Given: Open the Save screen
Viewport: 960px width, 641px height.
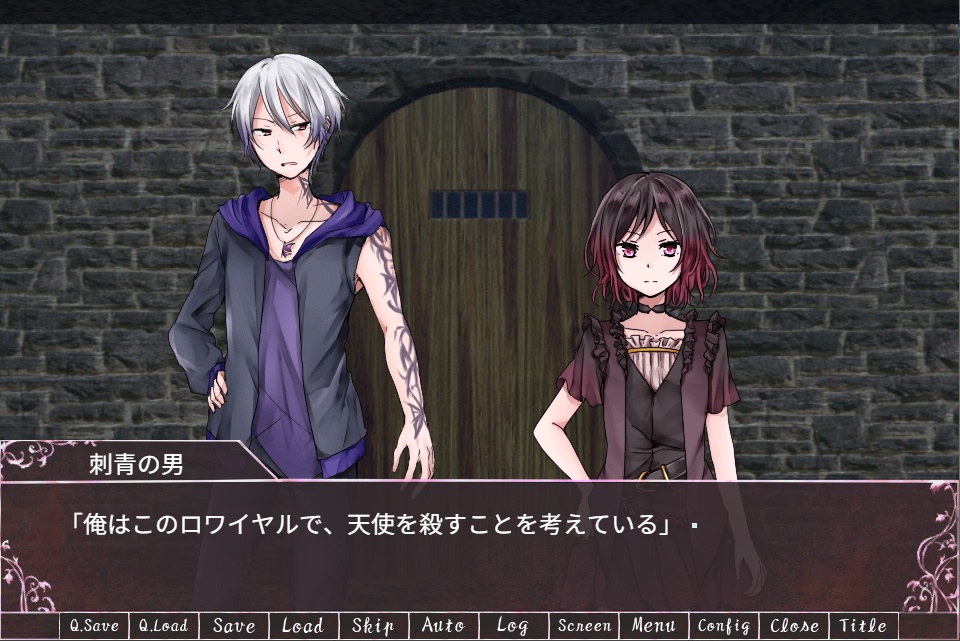Looking at the screenshot, I should [x=234, y=626].
